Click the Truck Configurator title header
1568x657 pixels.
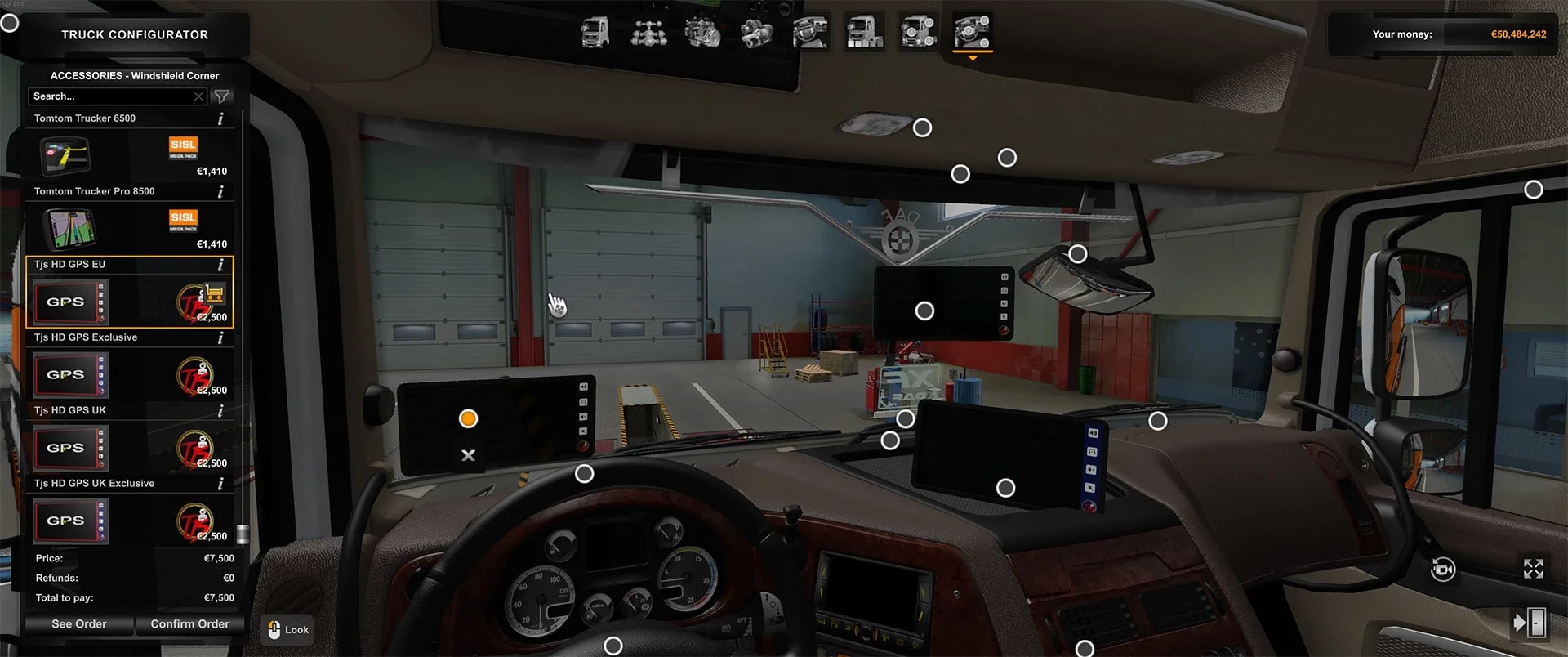pos(134,34)
